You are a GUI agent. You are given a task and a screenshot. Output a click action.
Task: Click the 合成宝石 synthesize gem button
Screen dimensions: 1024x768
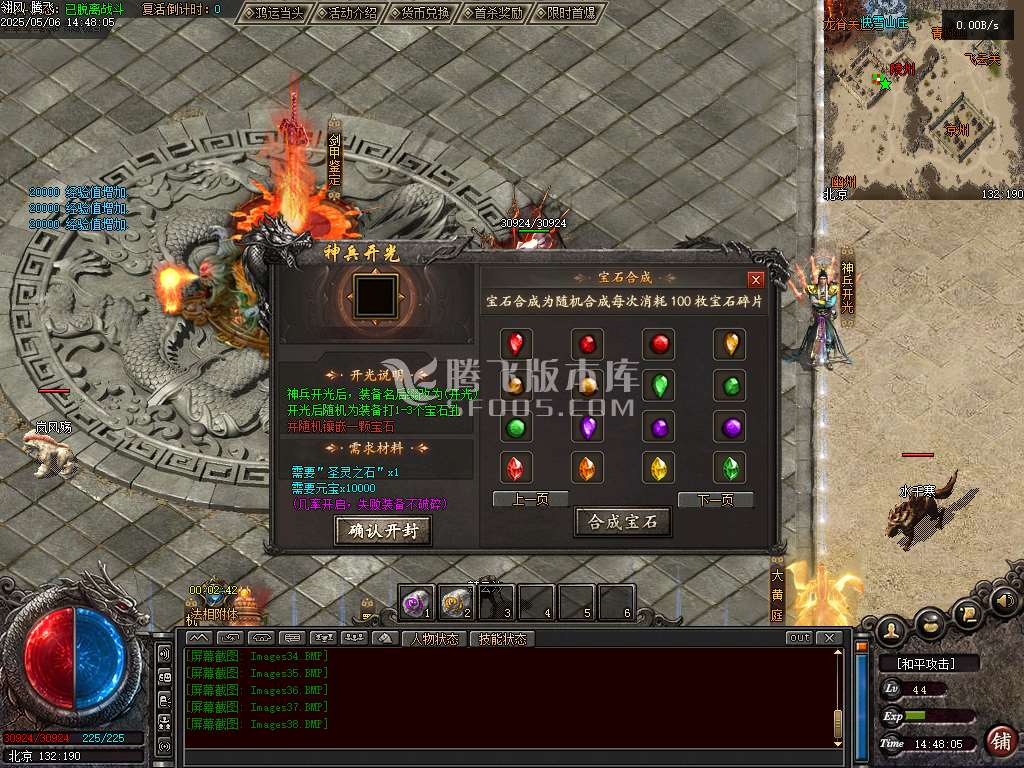[x=622, y=522]
